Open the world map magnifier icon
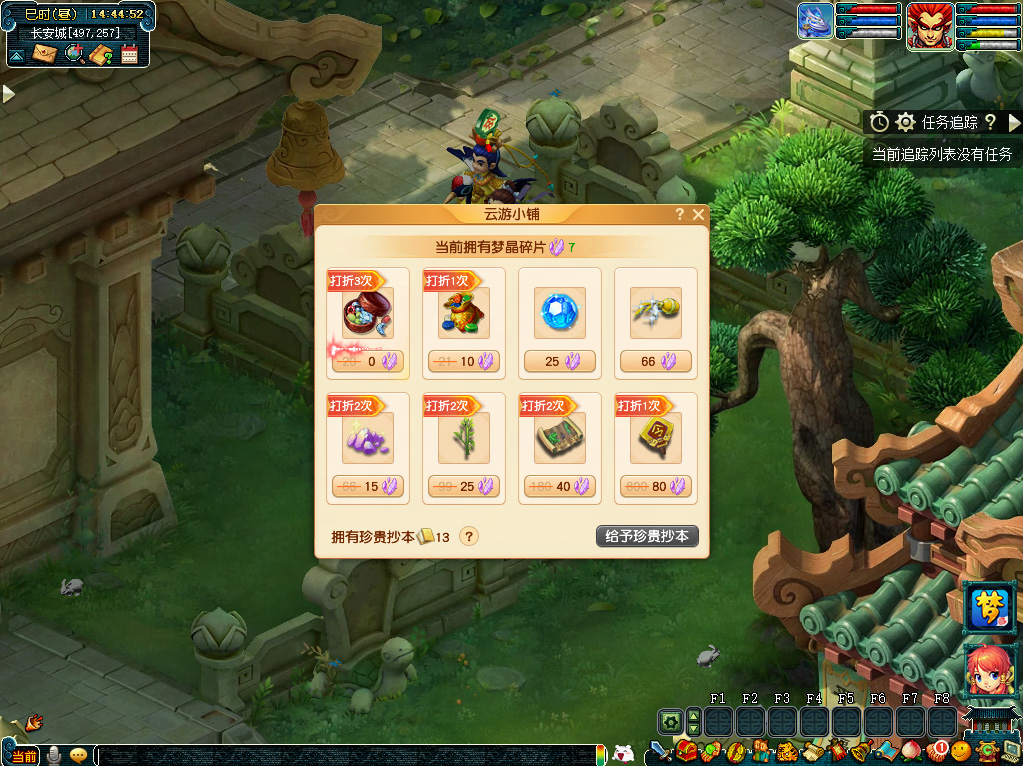Screen dimensions: 1023x766 point(73,54)
